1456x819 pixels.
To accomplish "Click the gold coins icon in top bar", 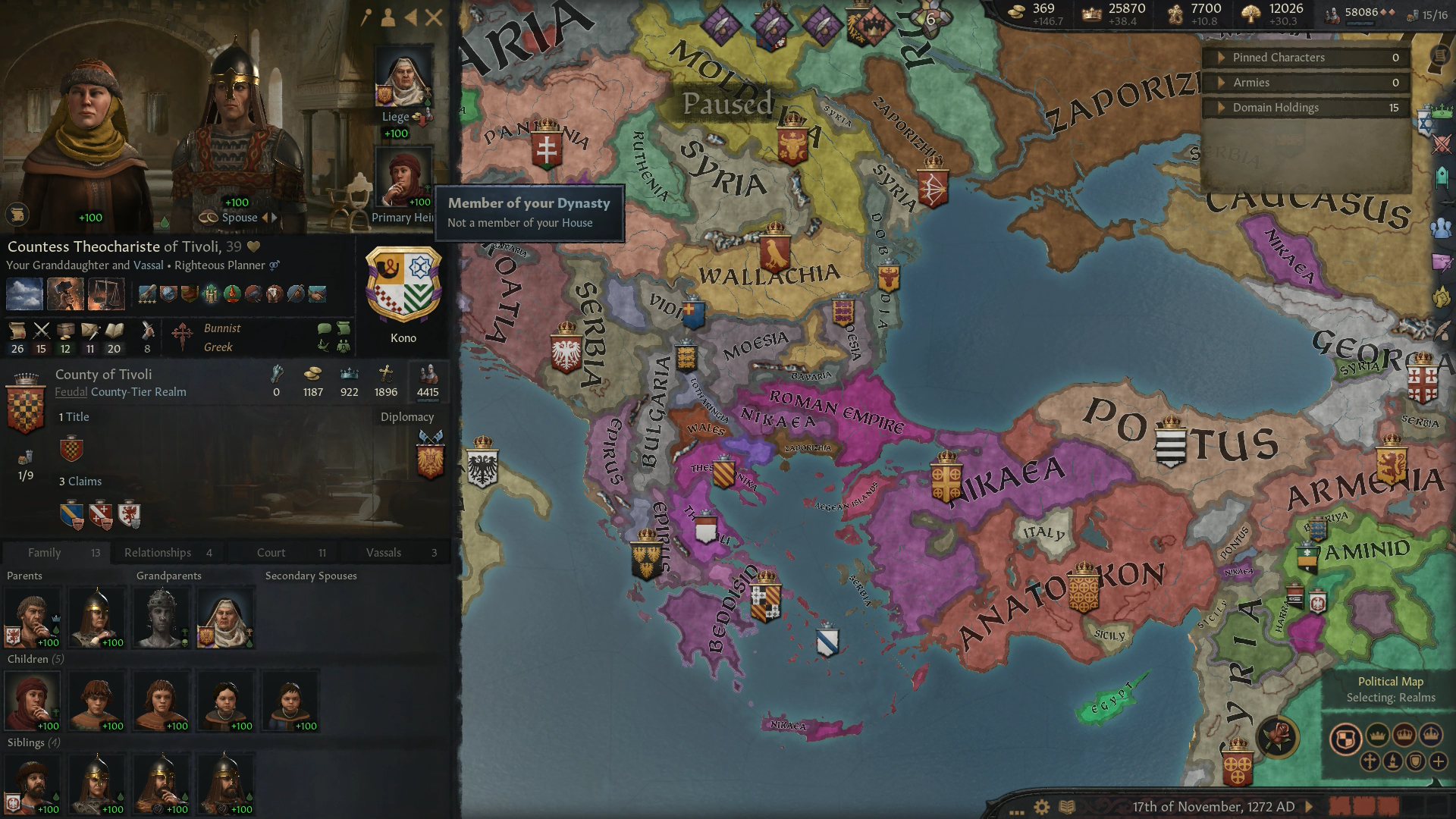I will 1016,11.
